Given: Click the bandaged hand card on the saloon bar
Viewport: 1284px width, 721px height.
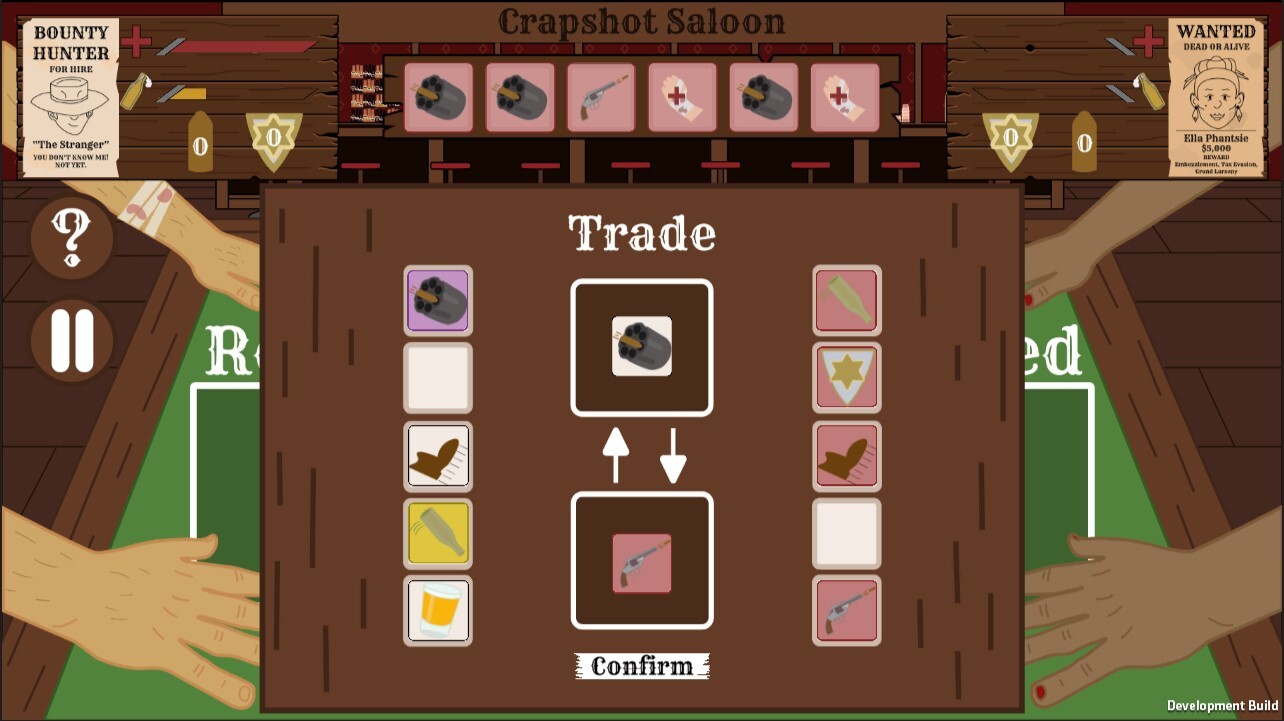Looking at the screenshot, I should pos(681,97).
